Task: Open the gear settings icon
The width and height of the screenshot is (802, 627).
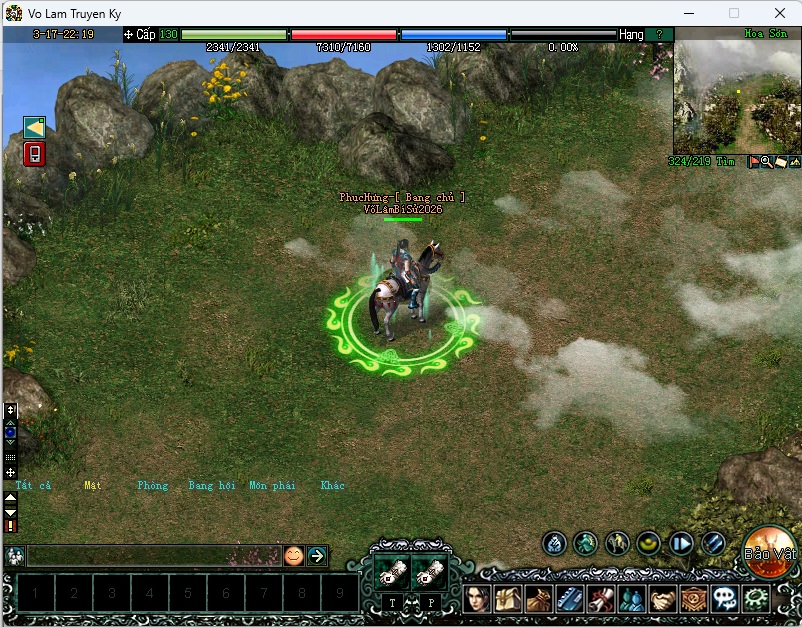Action: [756, 598]
